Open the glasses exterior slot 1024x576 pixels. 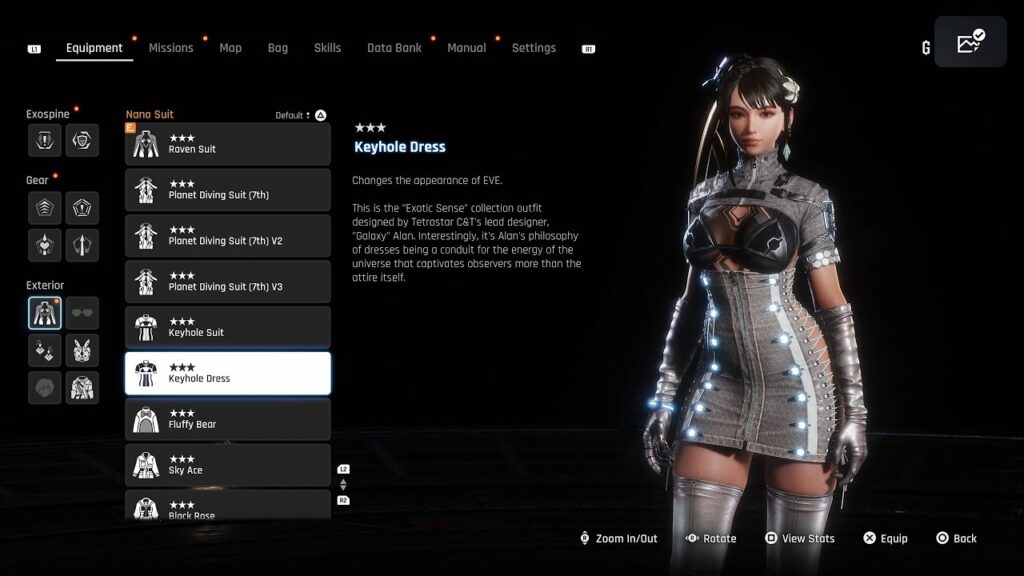coord(82,313)
